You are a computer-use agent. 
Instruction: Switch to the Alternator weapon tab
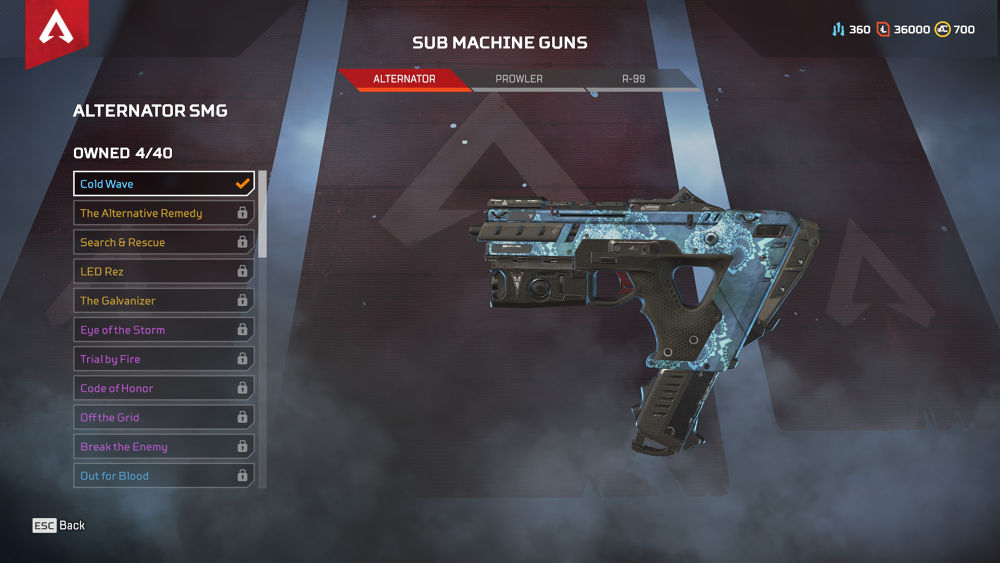tap(404, 79)
